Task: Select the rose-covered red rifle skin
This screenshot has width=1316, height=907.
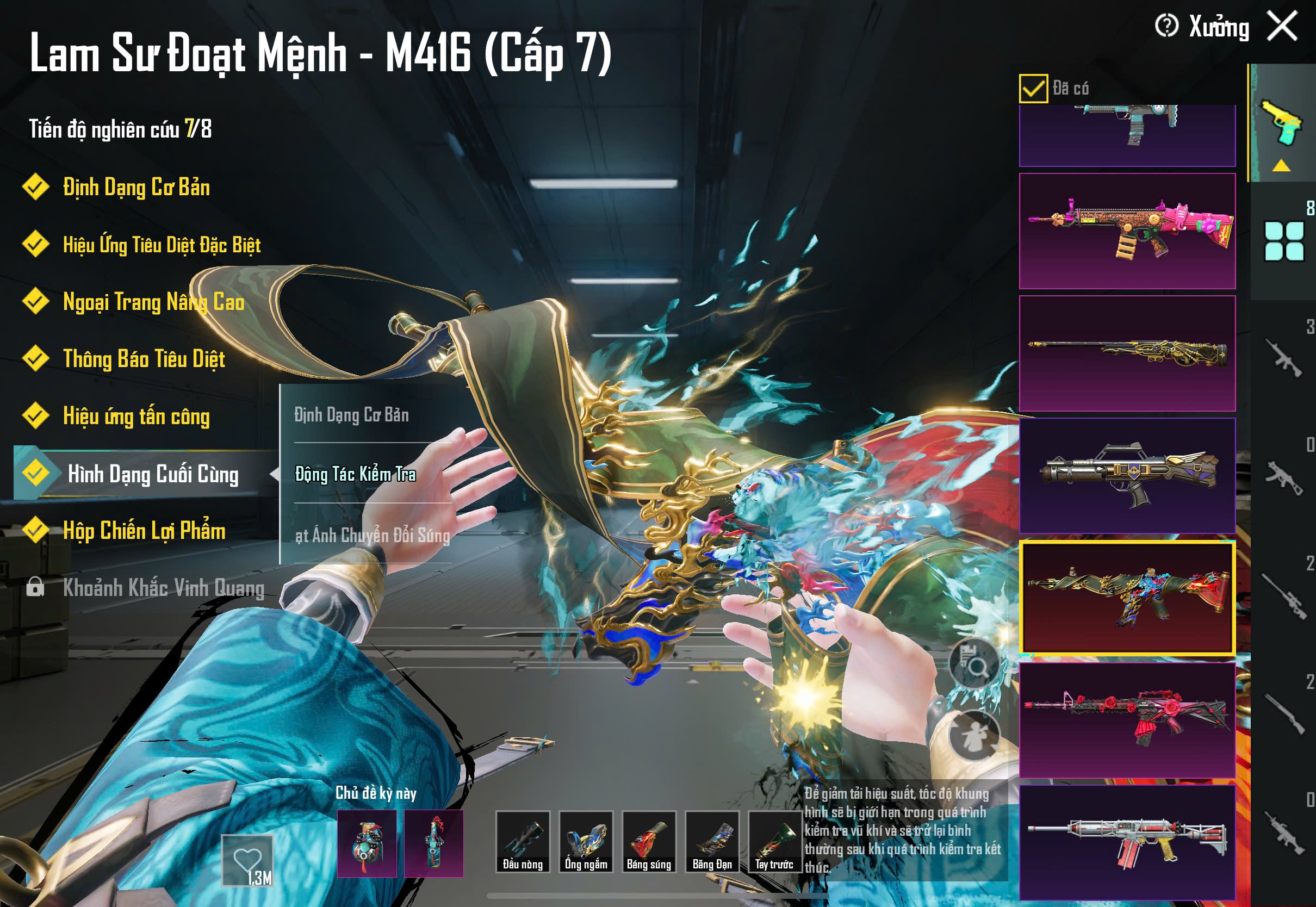Action: [x=1127, y=719]
